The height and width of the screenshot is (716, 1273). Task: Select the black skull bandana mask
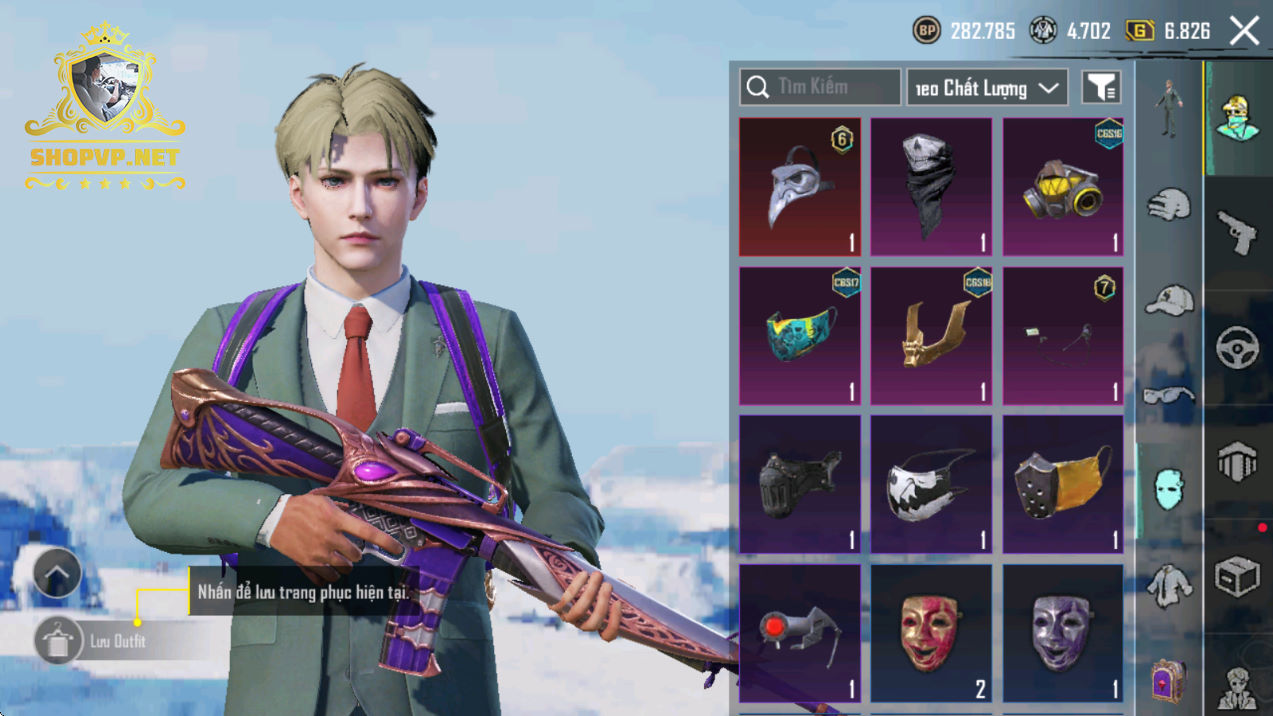coord(931,187)
